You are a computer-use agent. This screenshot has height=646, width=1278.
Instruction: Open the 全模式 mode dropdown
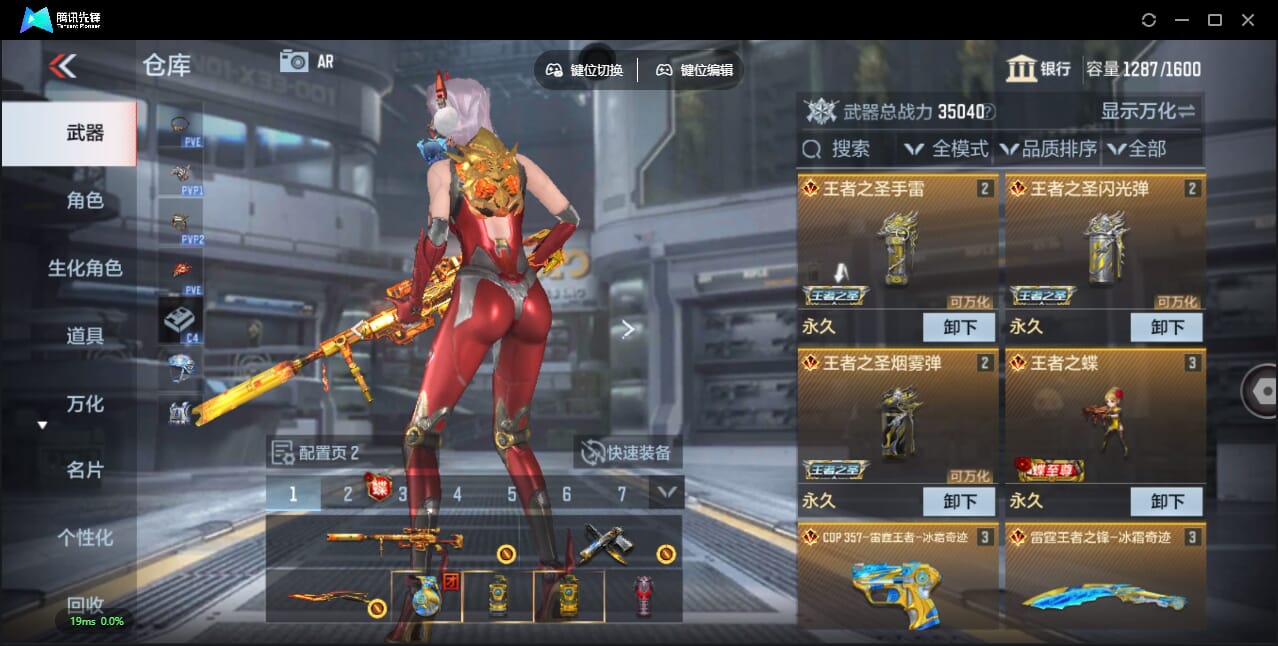tap(946, 149)
